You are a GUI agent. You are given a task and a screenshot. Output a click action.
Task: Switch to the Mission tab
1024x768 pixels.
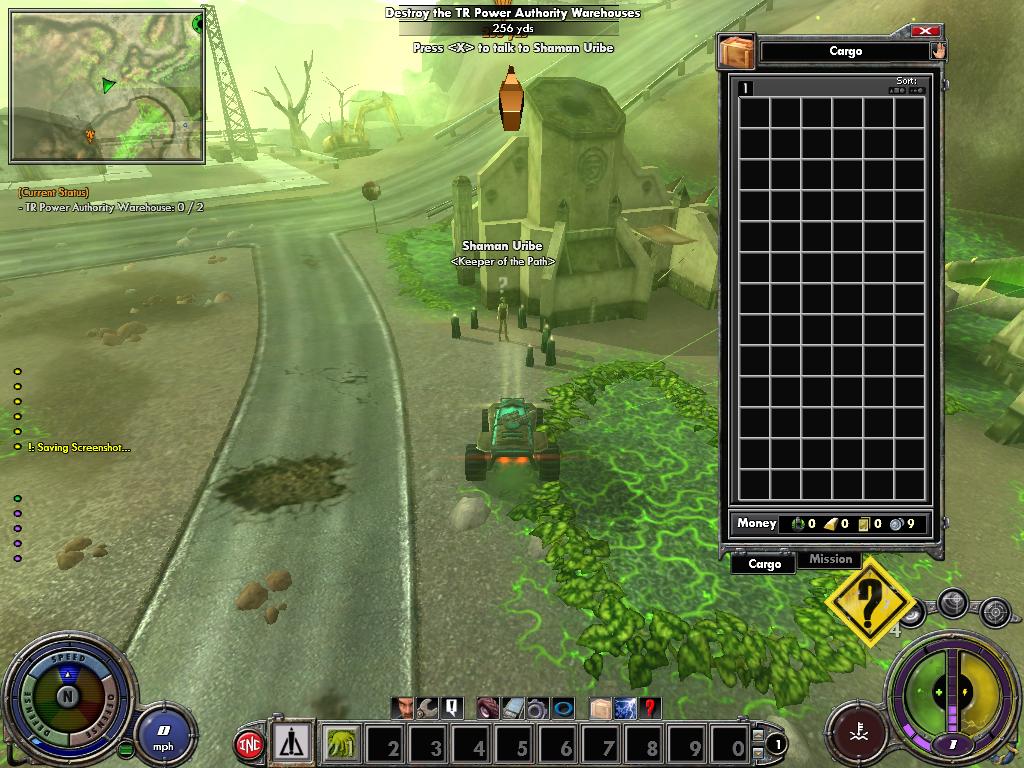[830, 560]
